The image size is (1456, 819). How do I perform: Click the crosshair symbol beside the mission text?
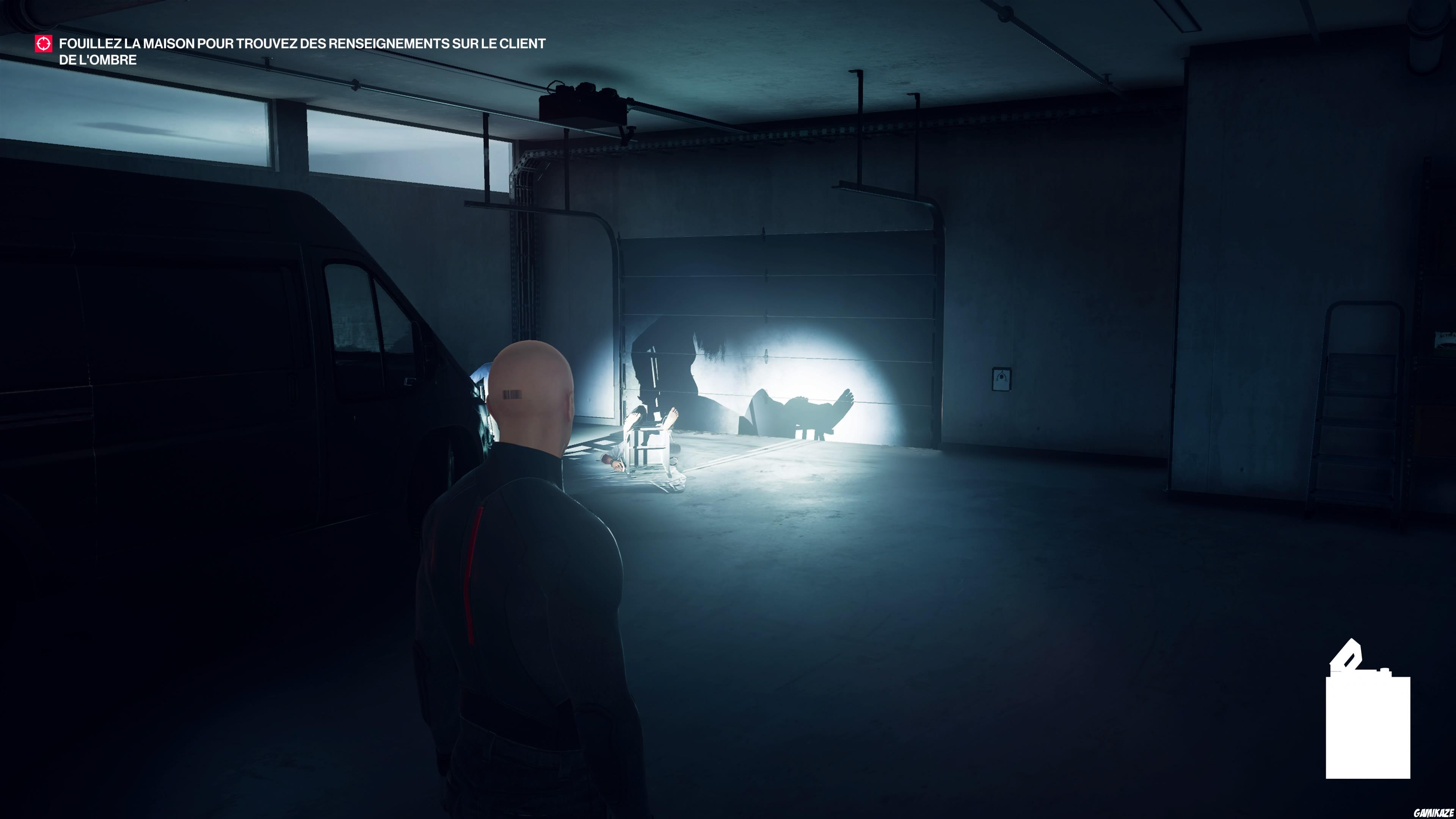click(x=44, y=44)
